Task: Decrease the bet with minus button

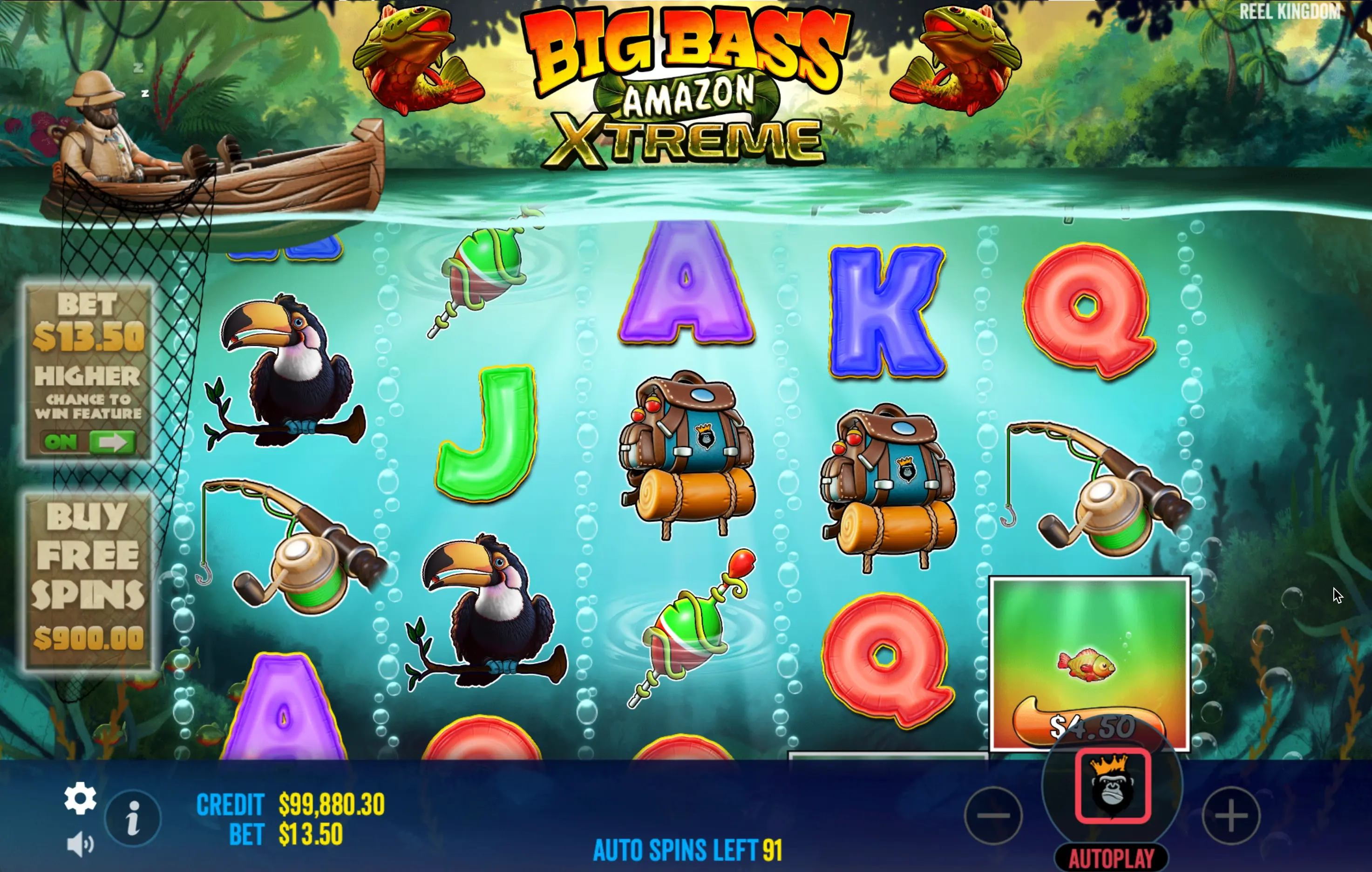Action: pos(994,815)
